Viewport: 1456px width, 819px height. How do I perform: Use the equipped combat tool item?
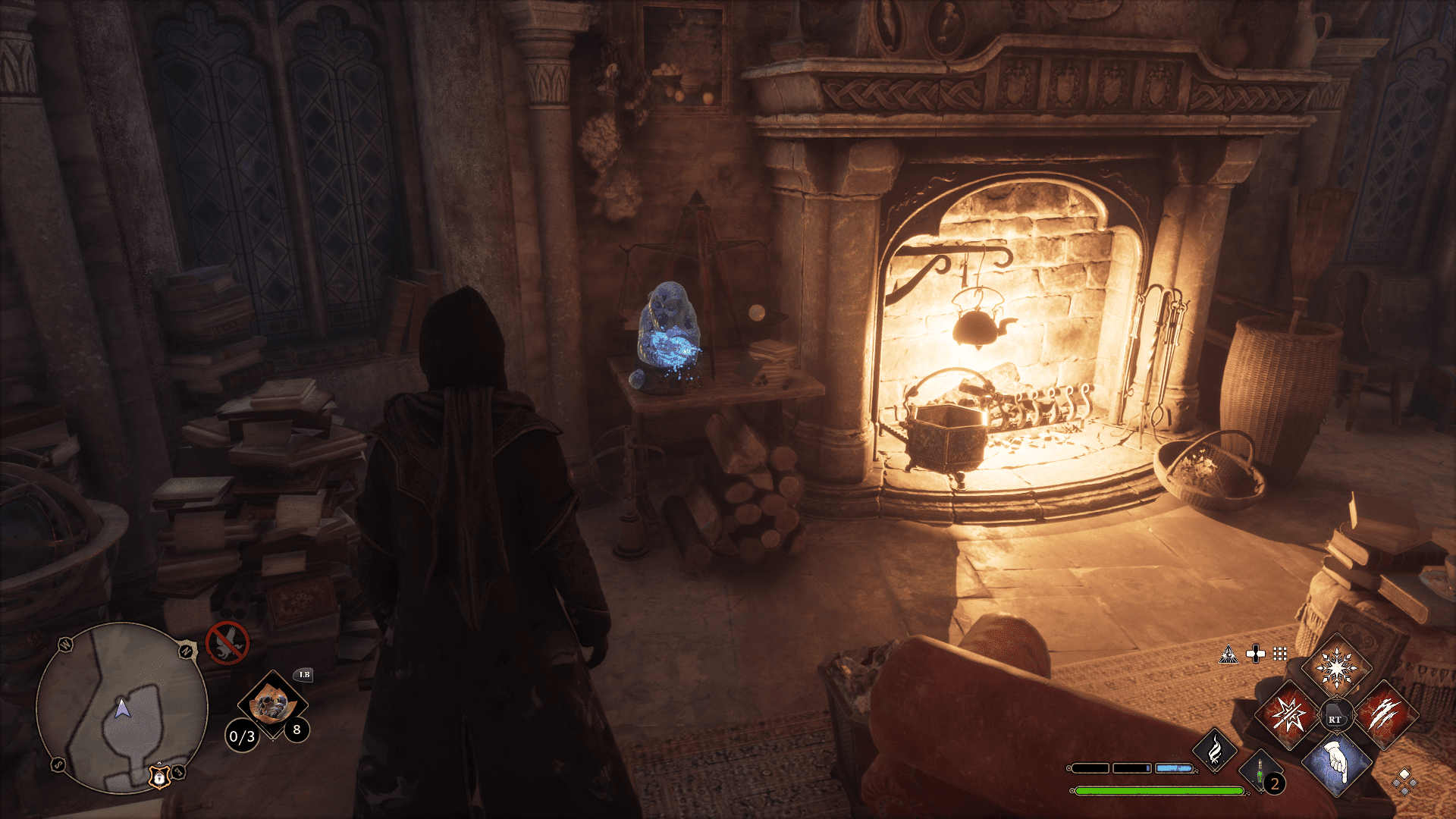(271, 705)
